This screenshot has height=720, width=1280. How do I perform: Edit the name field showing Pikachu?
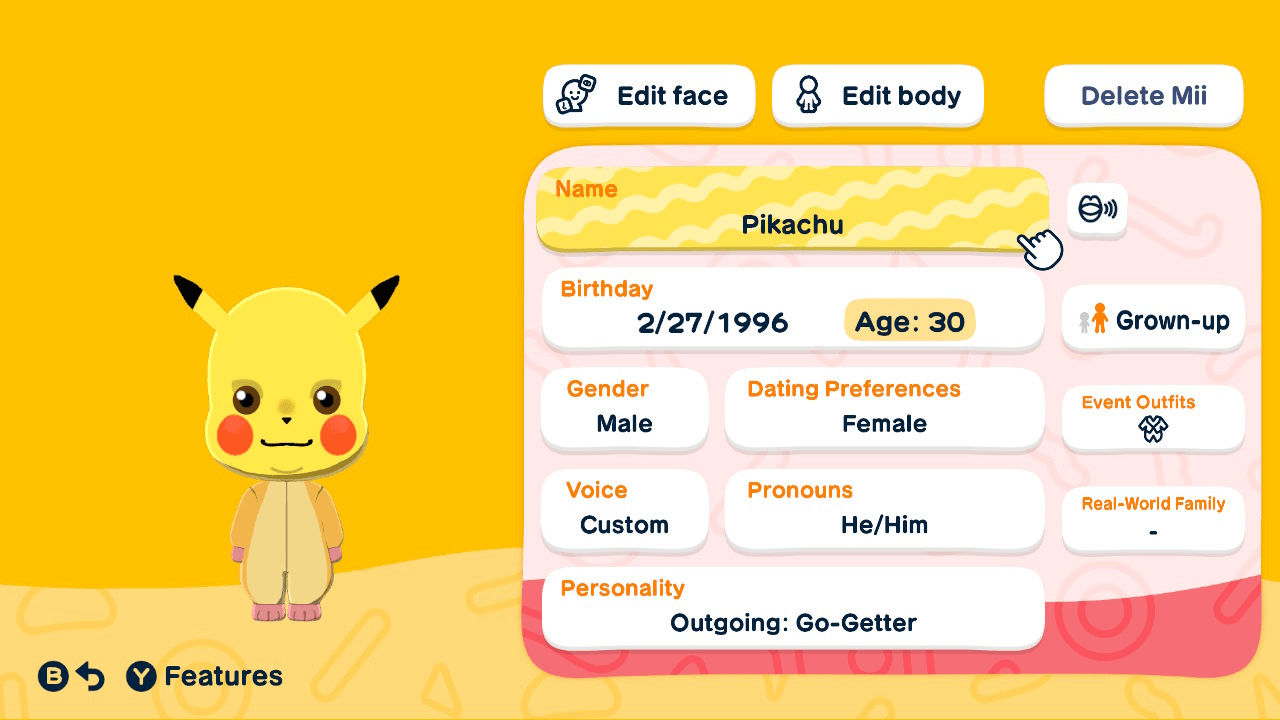[792, 210]
